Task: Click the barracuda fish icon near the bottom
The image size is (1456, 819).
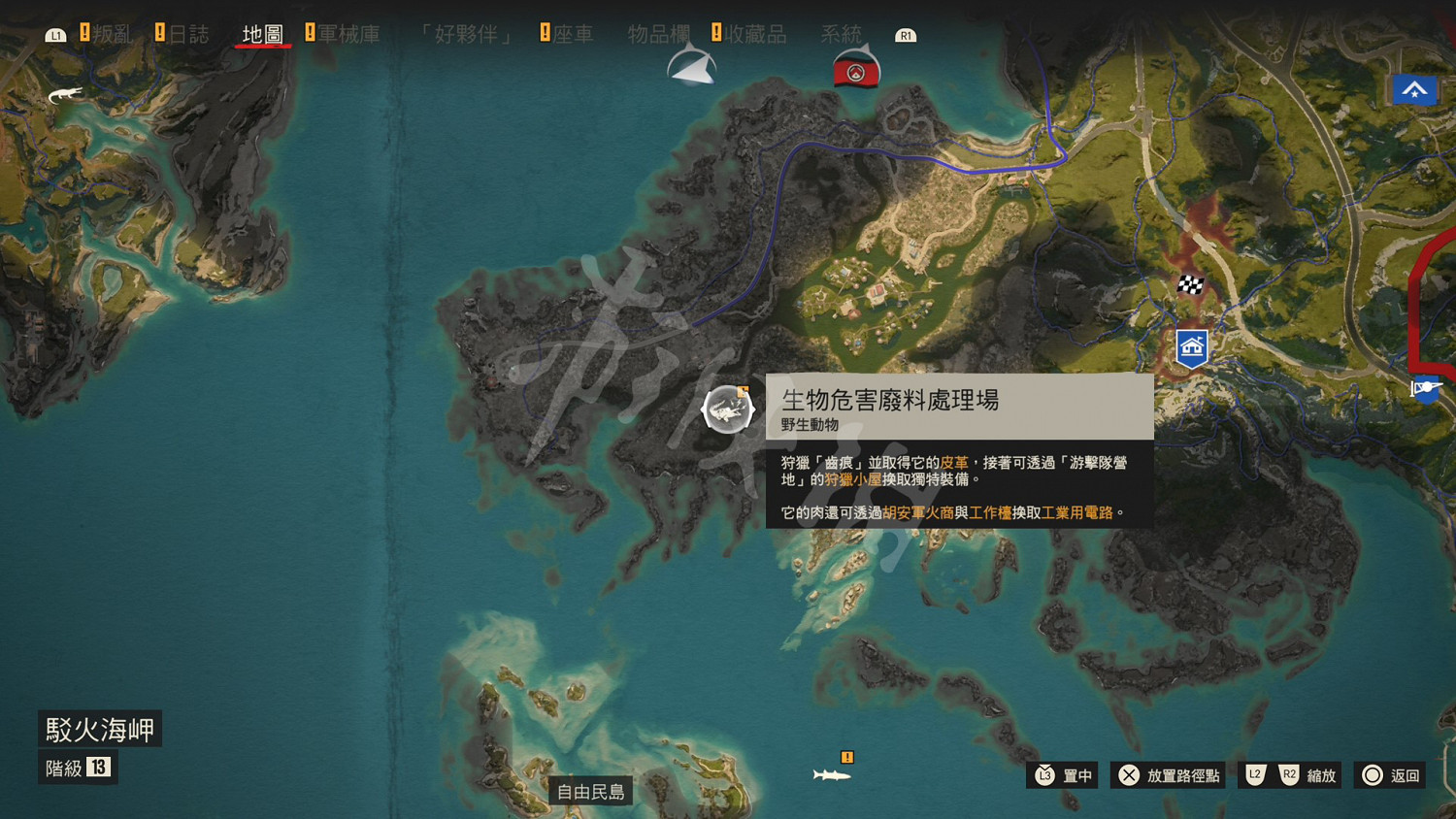Action: pyautogui.click(x=830, y=775)
